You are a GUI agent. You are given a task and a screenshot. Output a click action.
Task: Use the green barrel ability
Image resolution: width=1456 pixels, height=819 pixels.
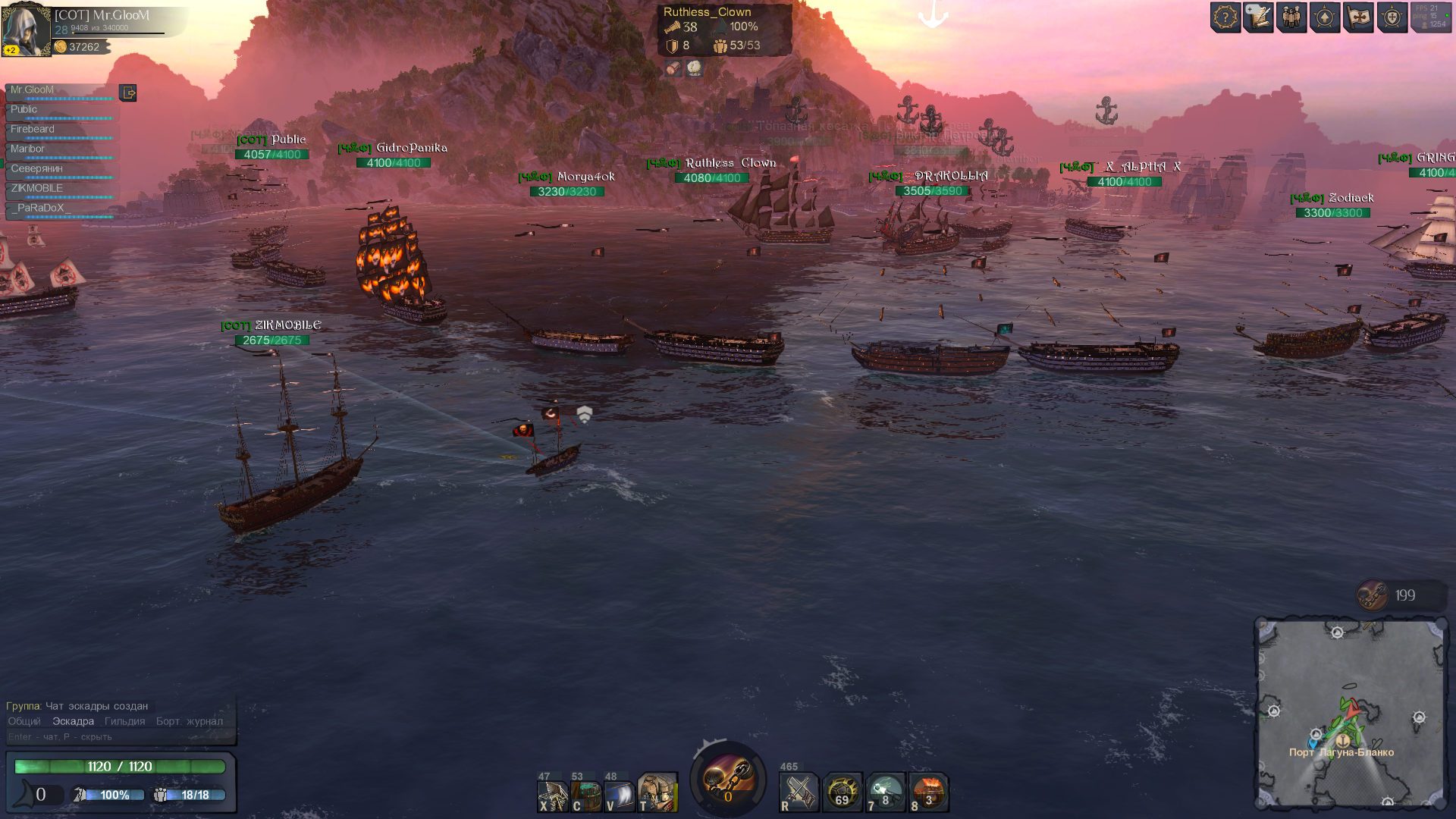(586, 793)
